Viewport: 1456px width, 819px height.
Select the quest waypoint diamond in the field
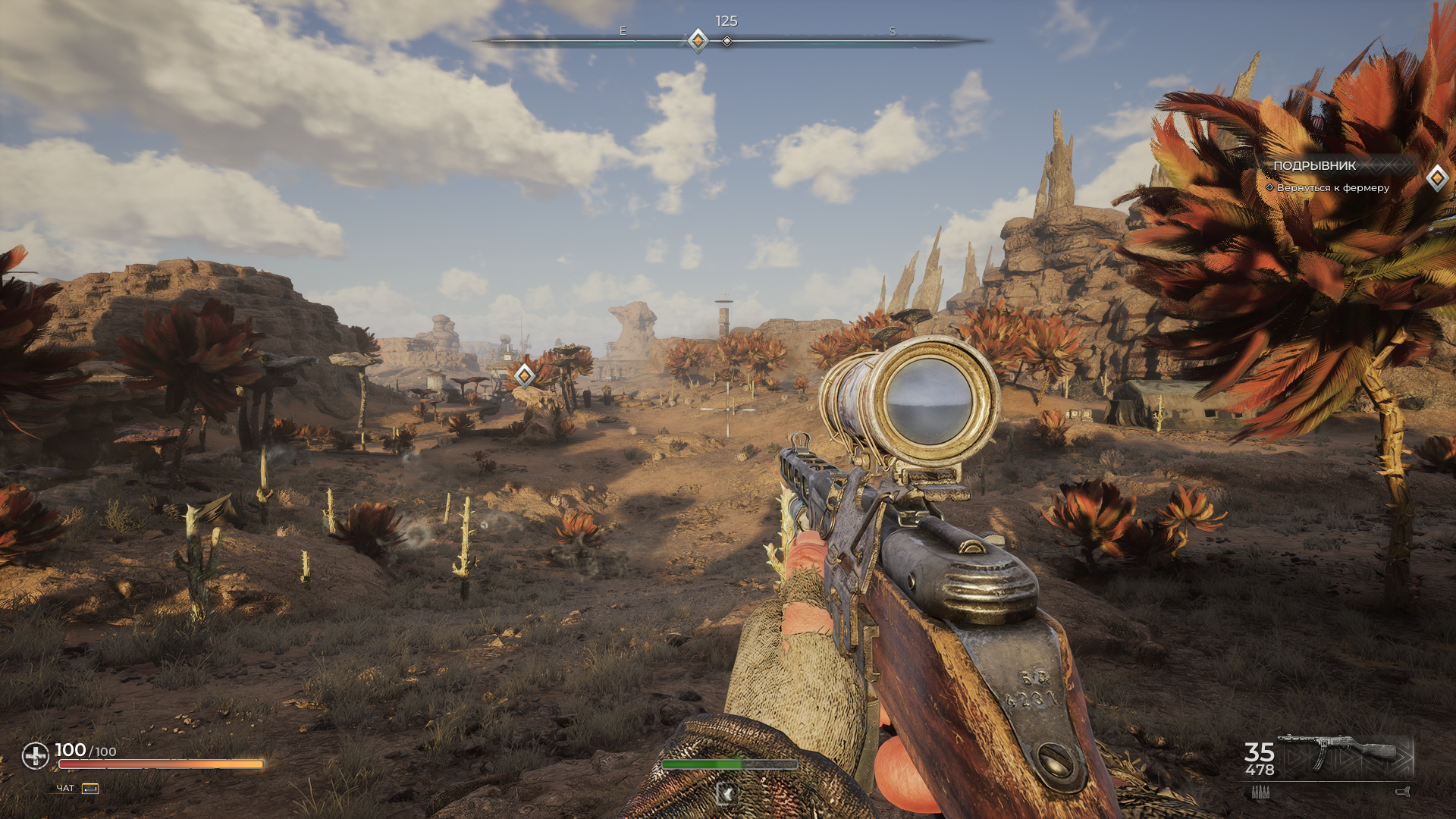[x=524, y=375]
